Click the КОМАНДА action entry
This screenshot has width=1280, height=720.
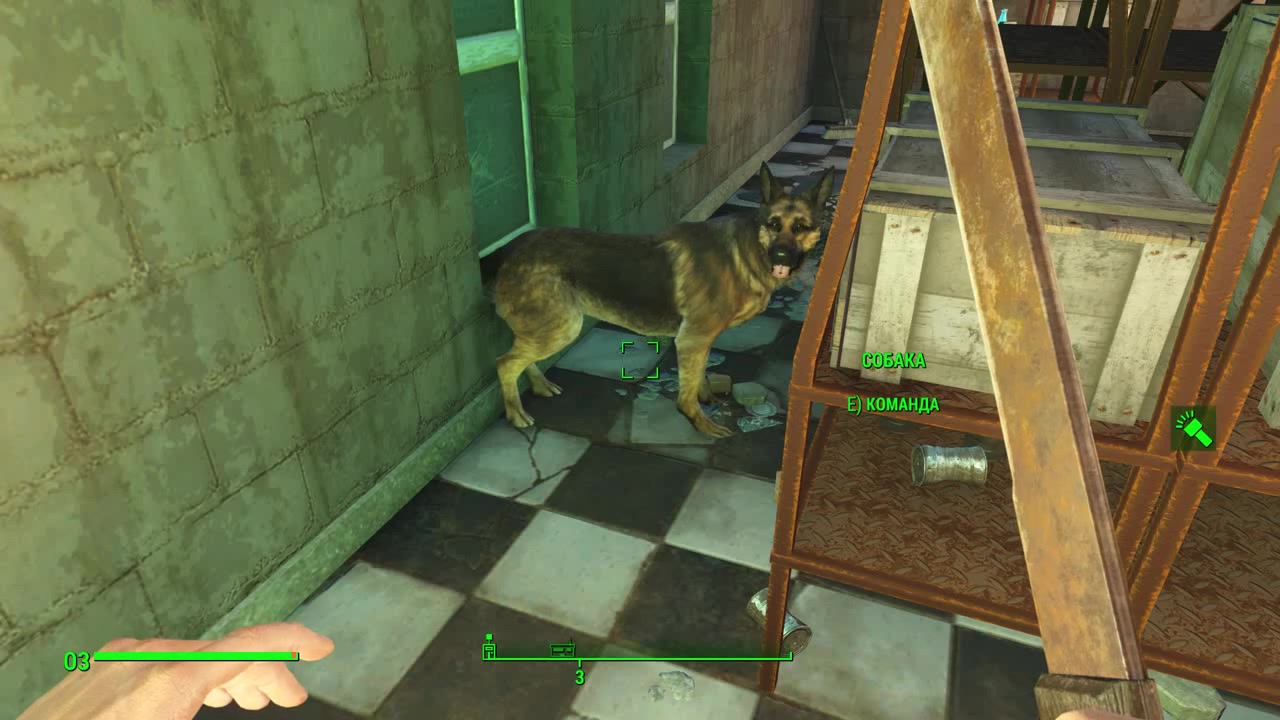coord(905,406)
